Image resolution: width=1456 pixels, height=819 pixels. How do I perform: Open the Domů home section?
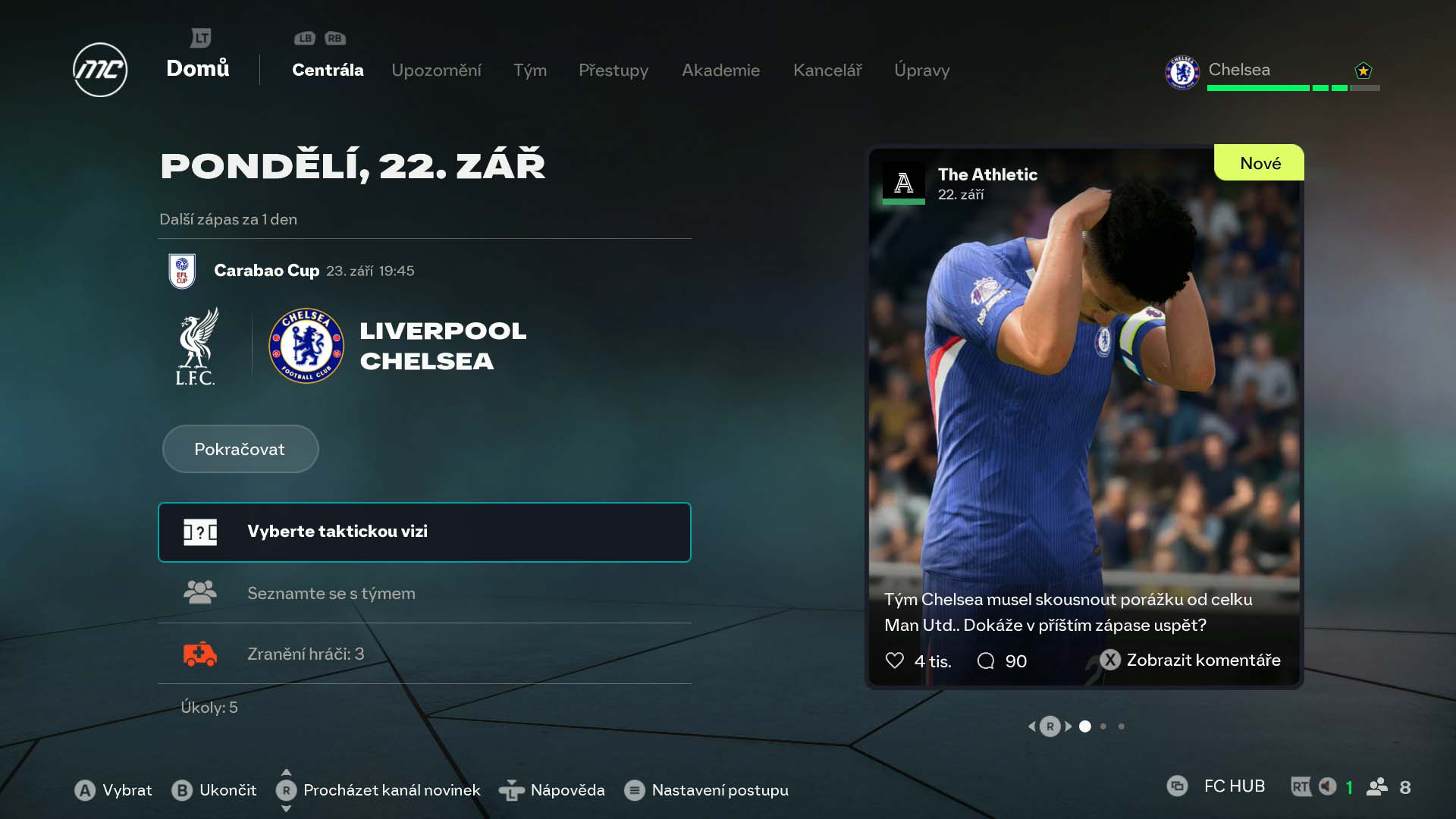point(197,68)
